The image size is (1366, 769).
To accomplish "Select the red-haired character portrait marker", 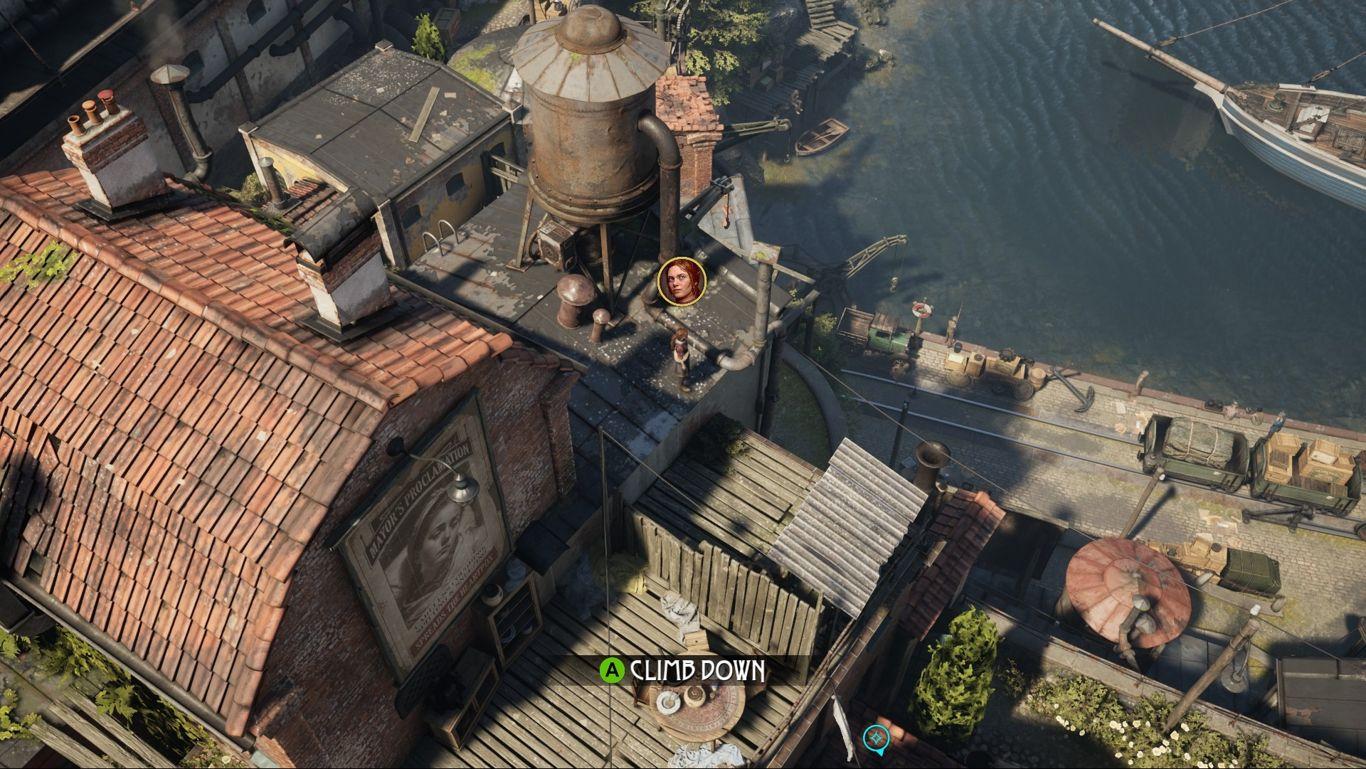I will 683,281.
